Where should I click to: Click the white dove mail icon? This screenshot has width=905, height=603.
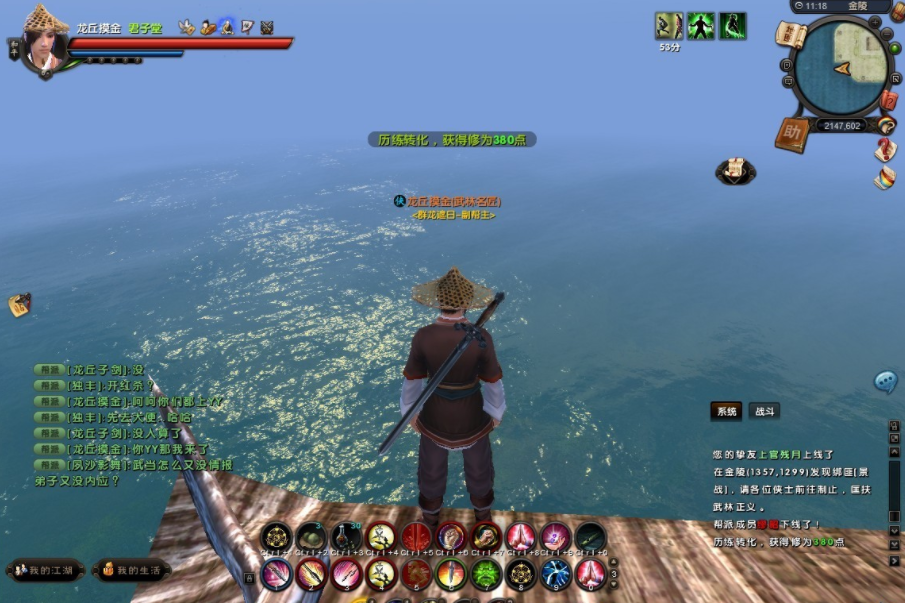point(186,28)
